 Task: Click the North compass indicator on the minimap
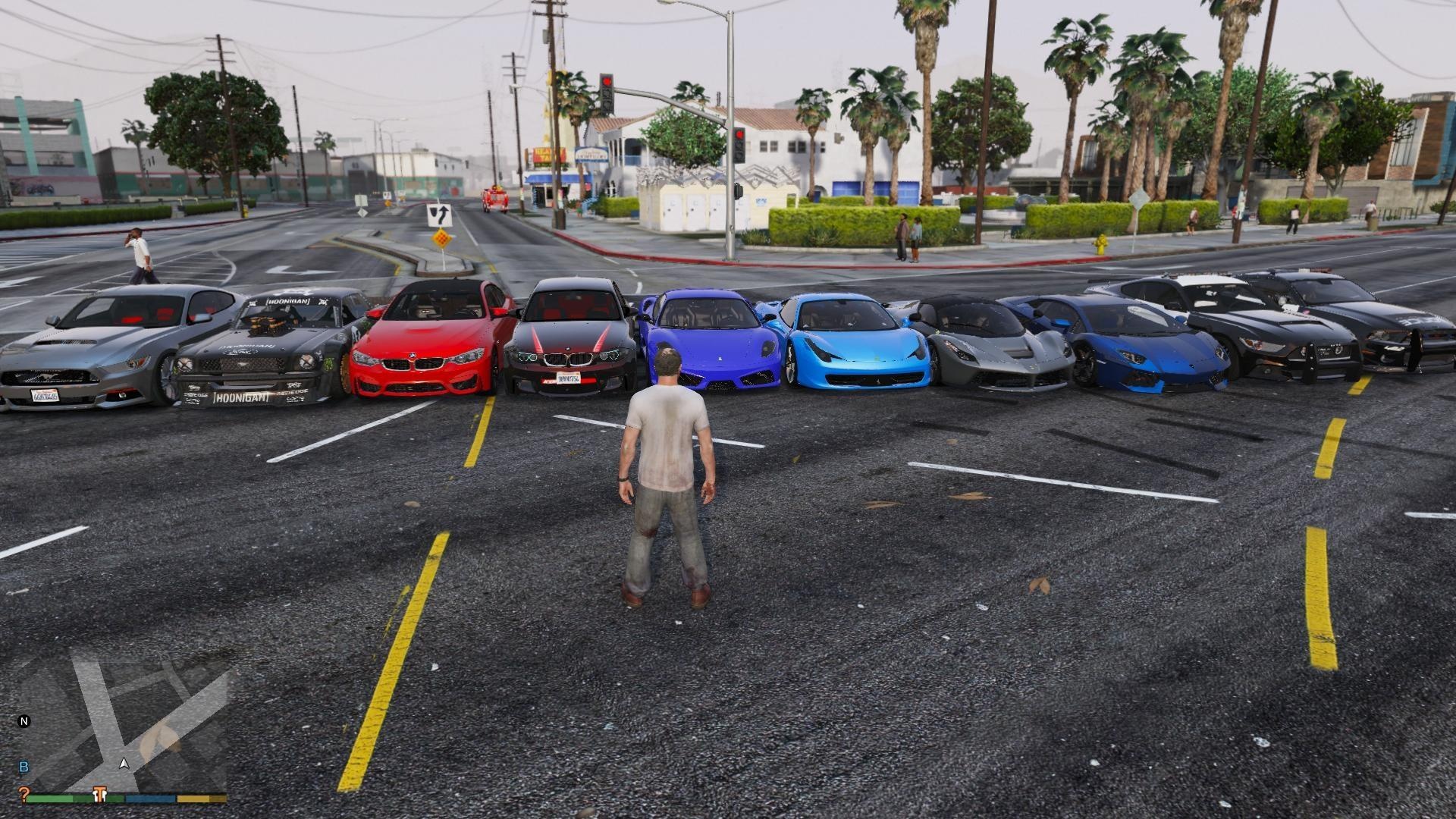click(24, 723)
